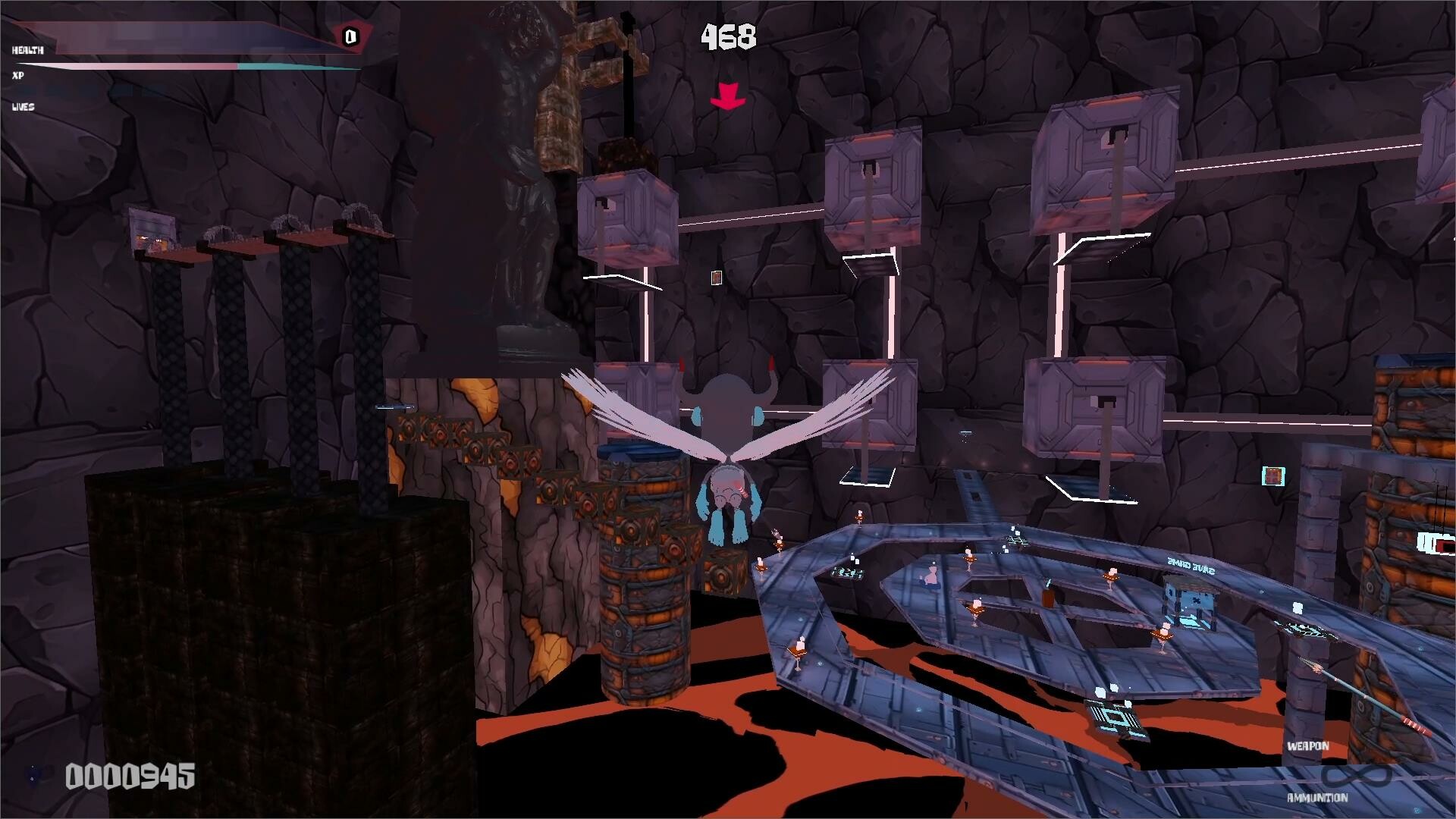Click the red objective arrow marker
The height and width of the screenshot is (819, 1456).
point(728,97)
